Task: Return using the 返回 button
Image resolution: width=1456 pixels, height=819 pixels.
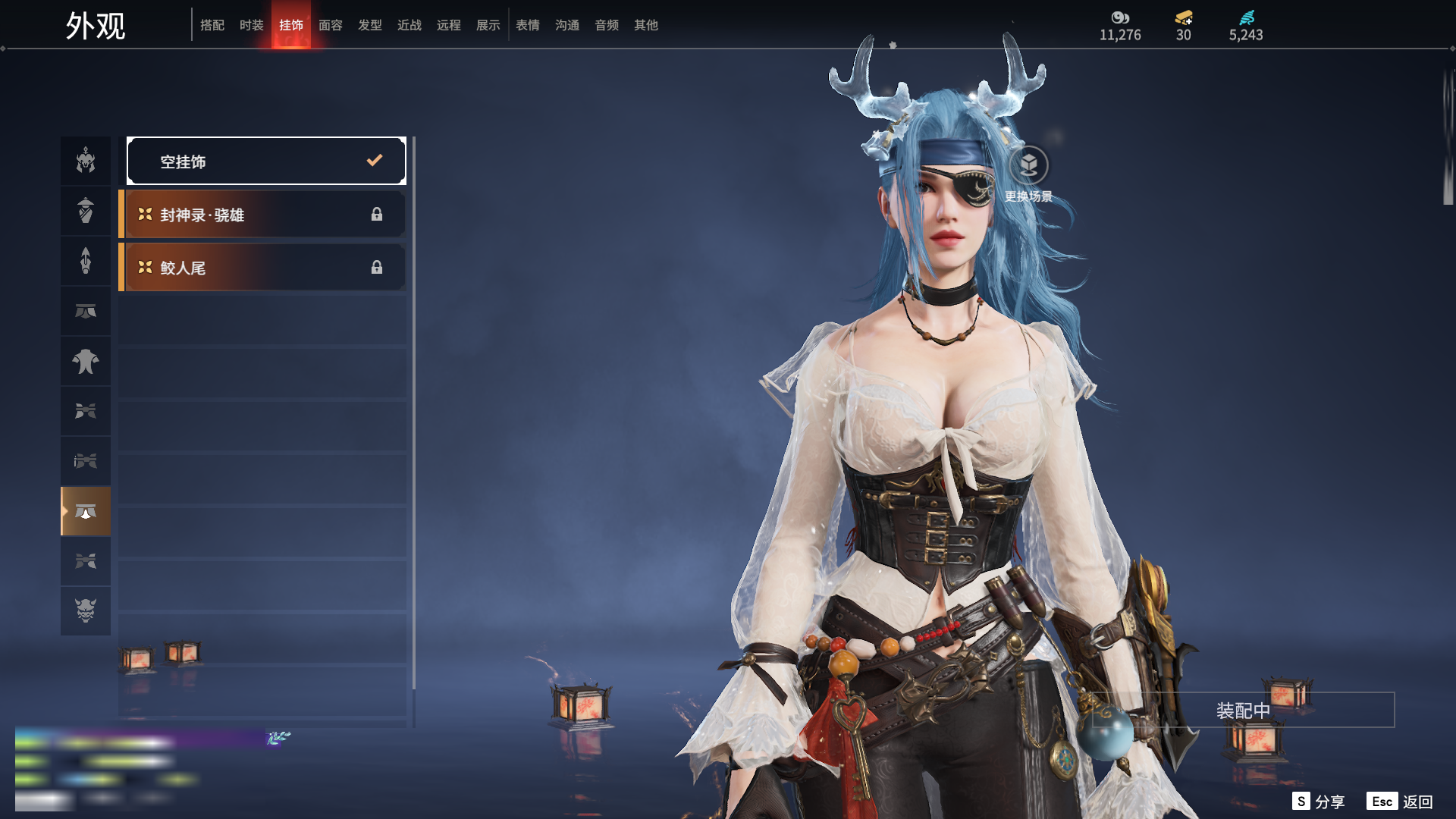Action: (1400, 802)
